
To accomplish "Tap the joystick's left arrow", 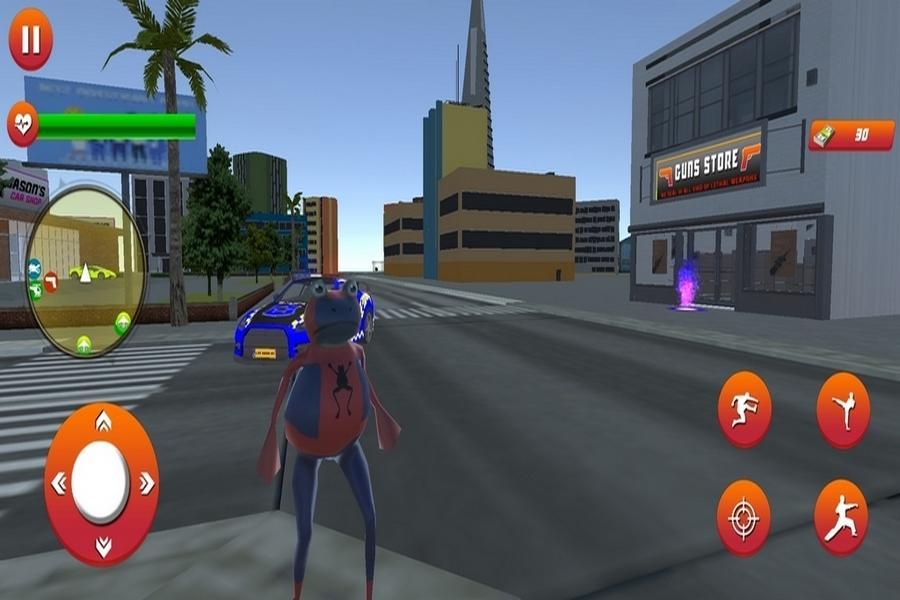I will (58, 484).
